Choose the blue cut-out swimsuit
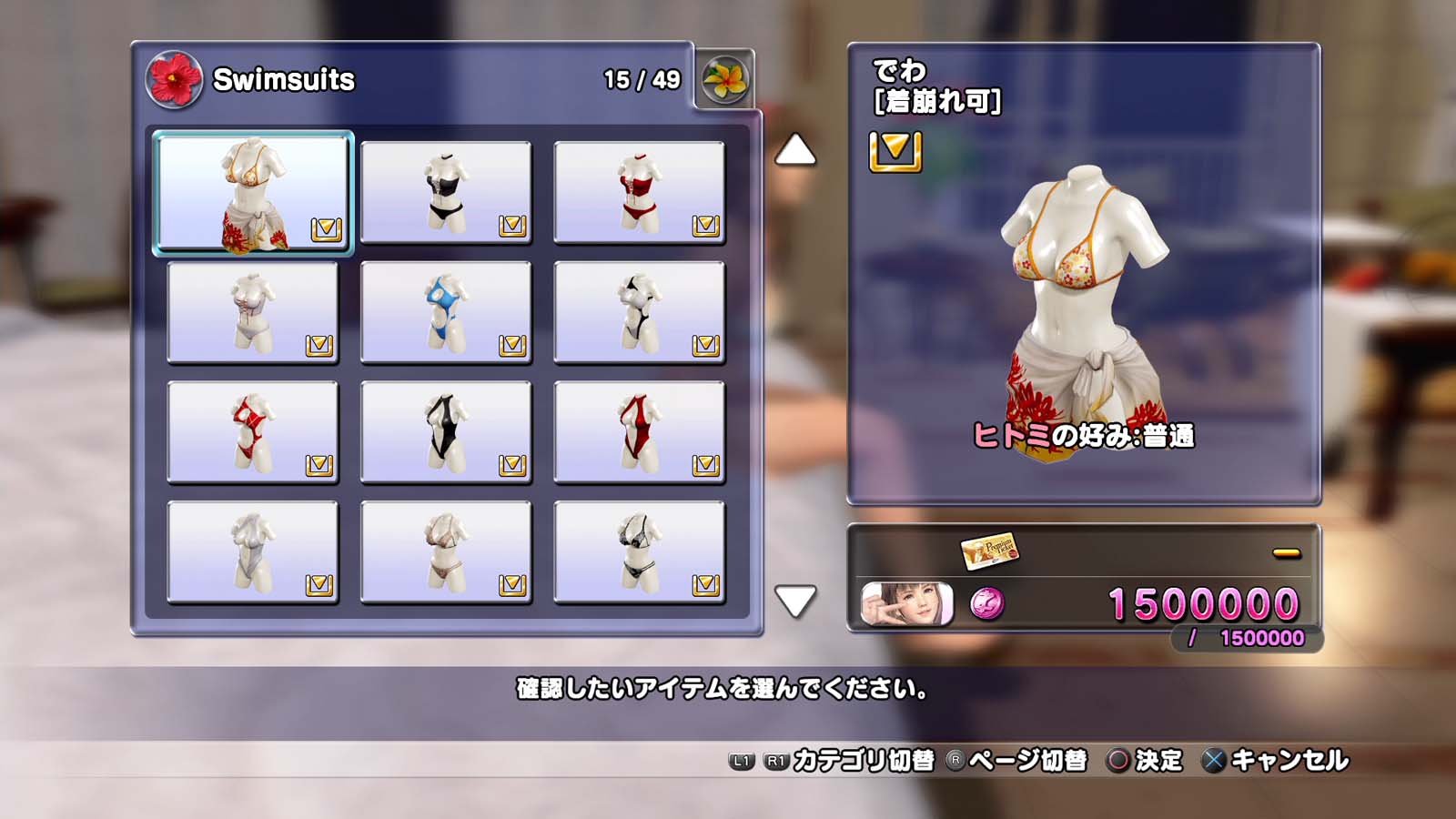The height and width of the screenshot is (819, 1456). 446,313
